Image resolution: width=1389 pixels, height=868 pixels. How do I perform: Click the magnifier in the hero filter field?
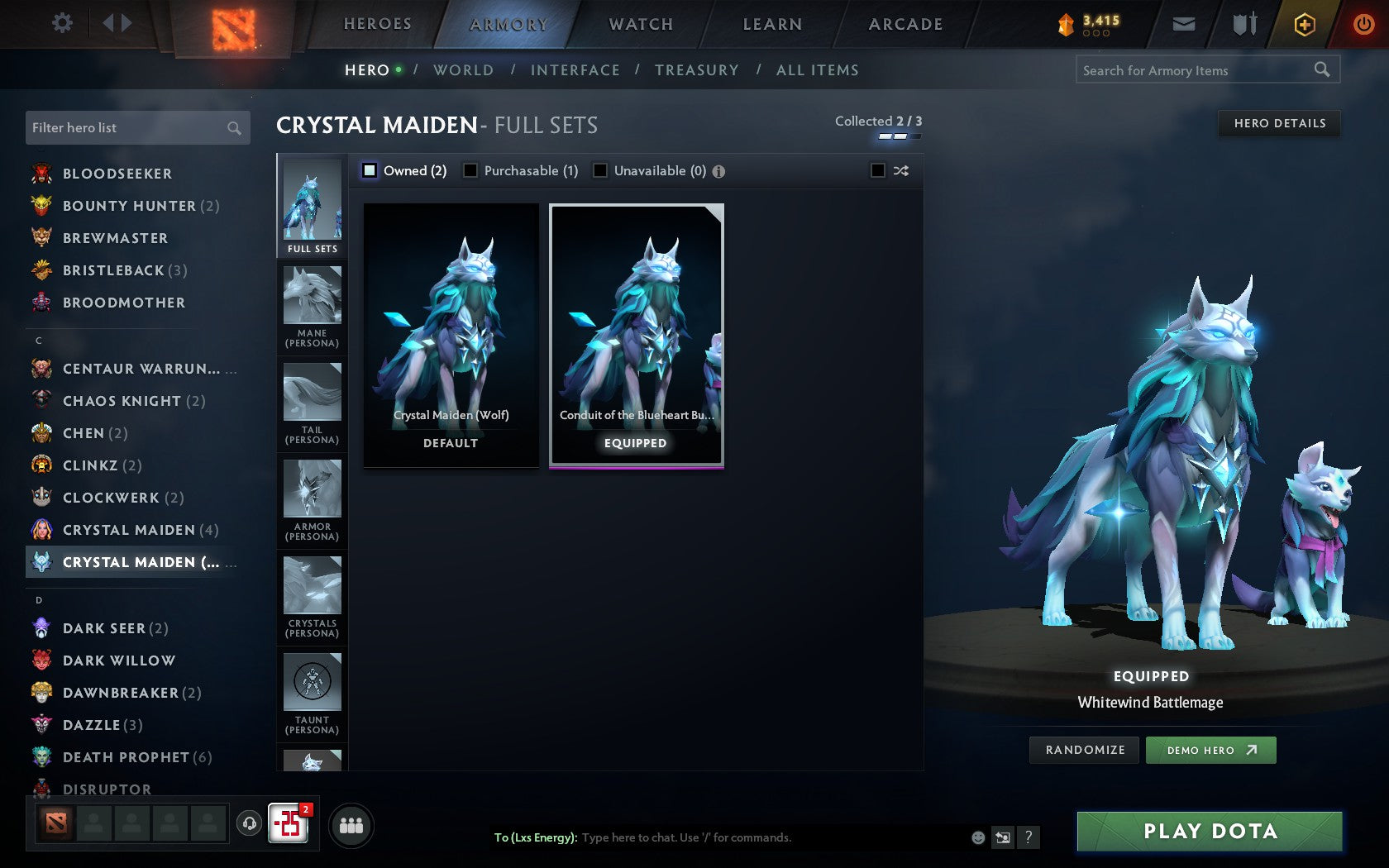pyautogui.click(x=232, y=127)
